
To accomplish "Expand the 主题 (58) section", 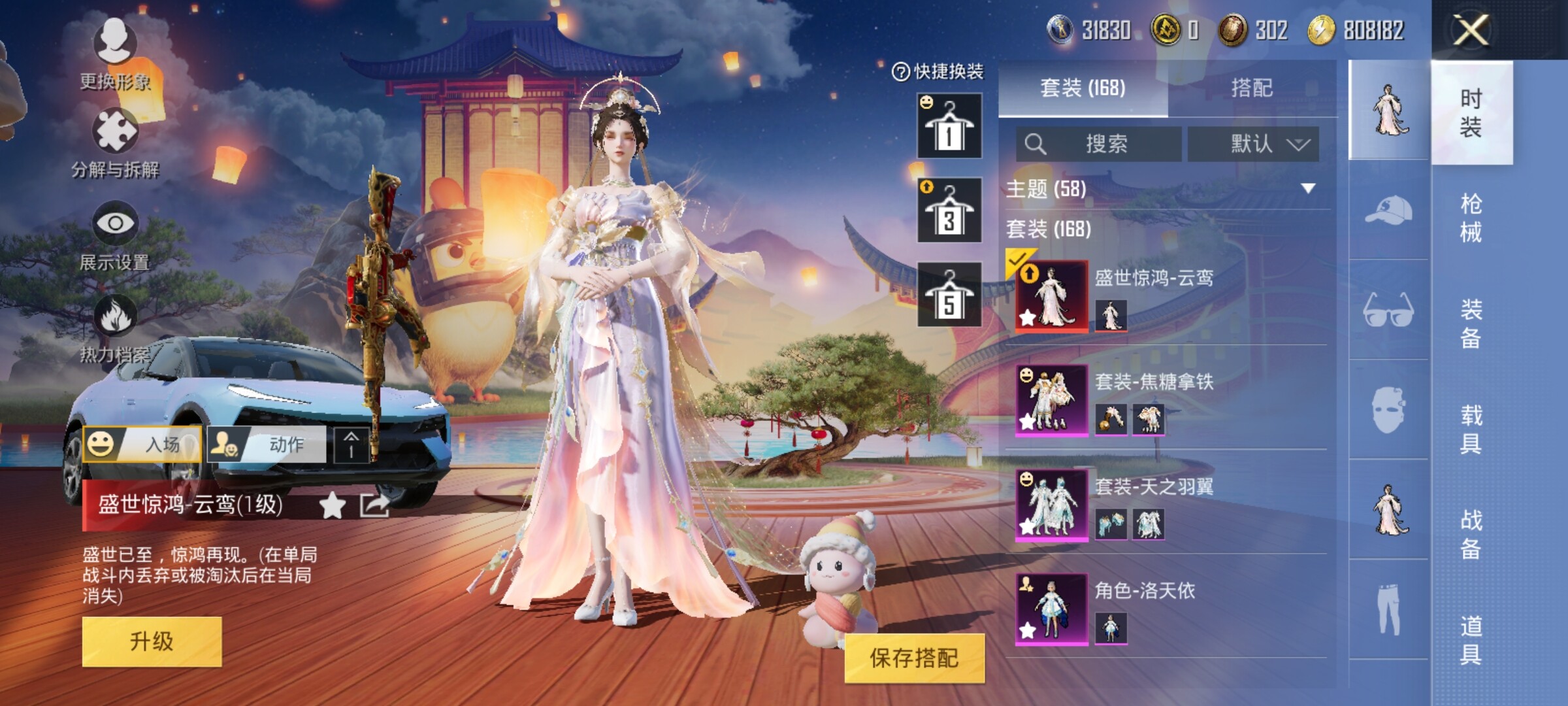I will tap(1307, 189).
